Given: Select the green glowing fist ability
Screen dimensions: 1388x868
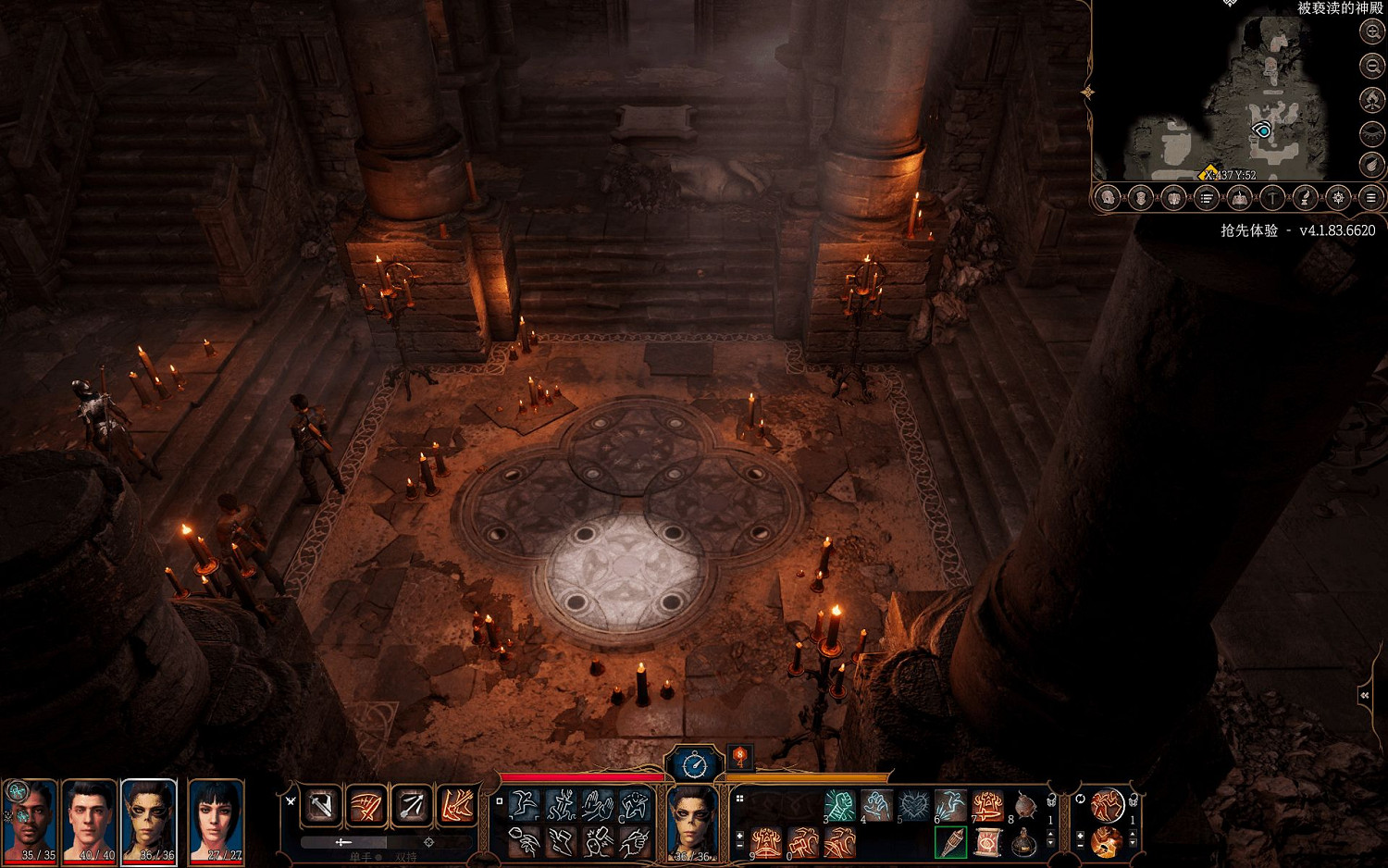Looking at the screenshot, I should pyautogui.click(x=839, y=805).
